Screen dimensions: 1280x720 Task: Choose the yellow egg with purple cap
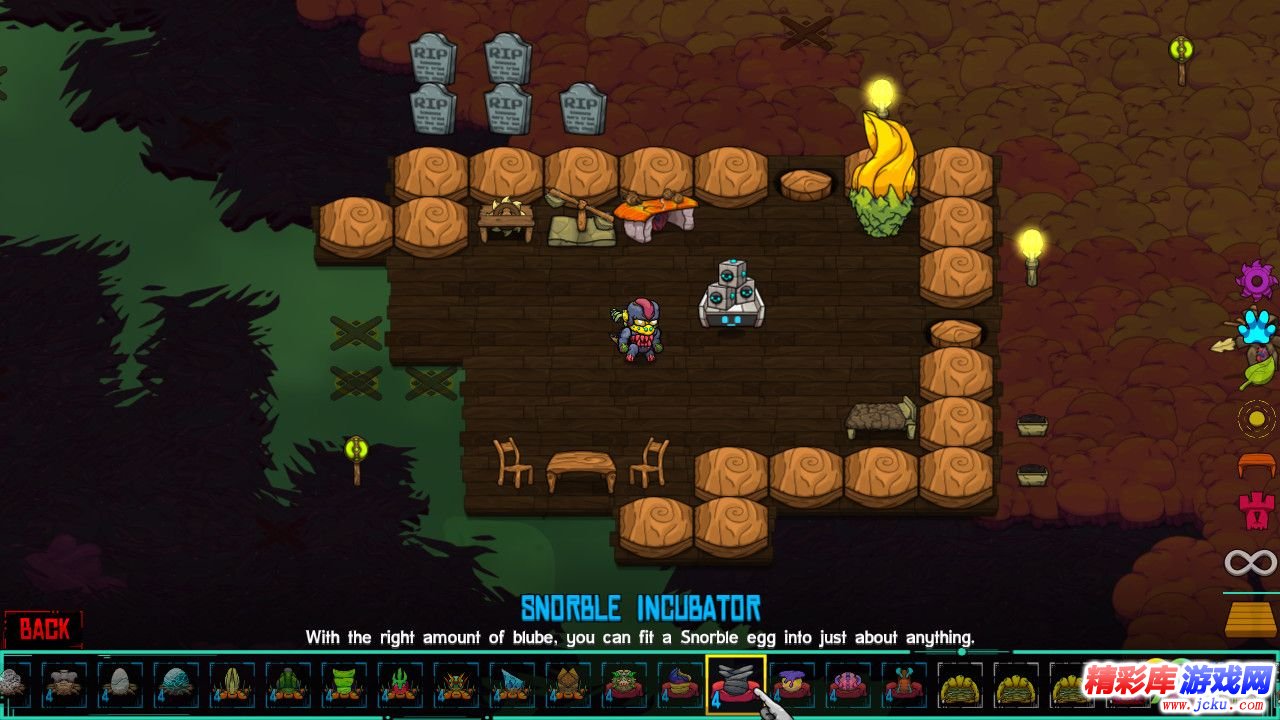[792, 685]
